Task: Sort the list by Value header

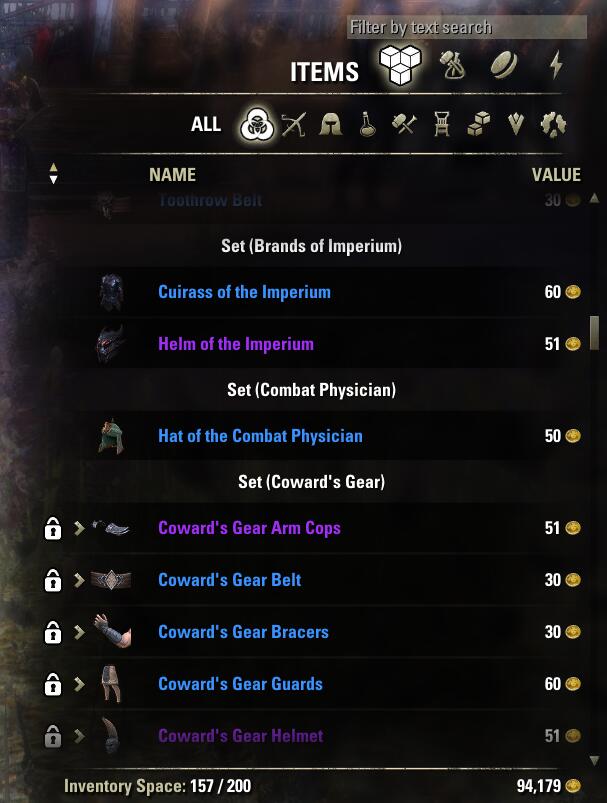Action: click(556, 175)
